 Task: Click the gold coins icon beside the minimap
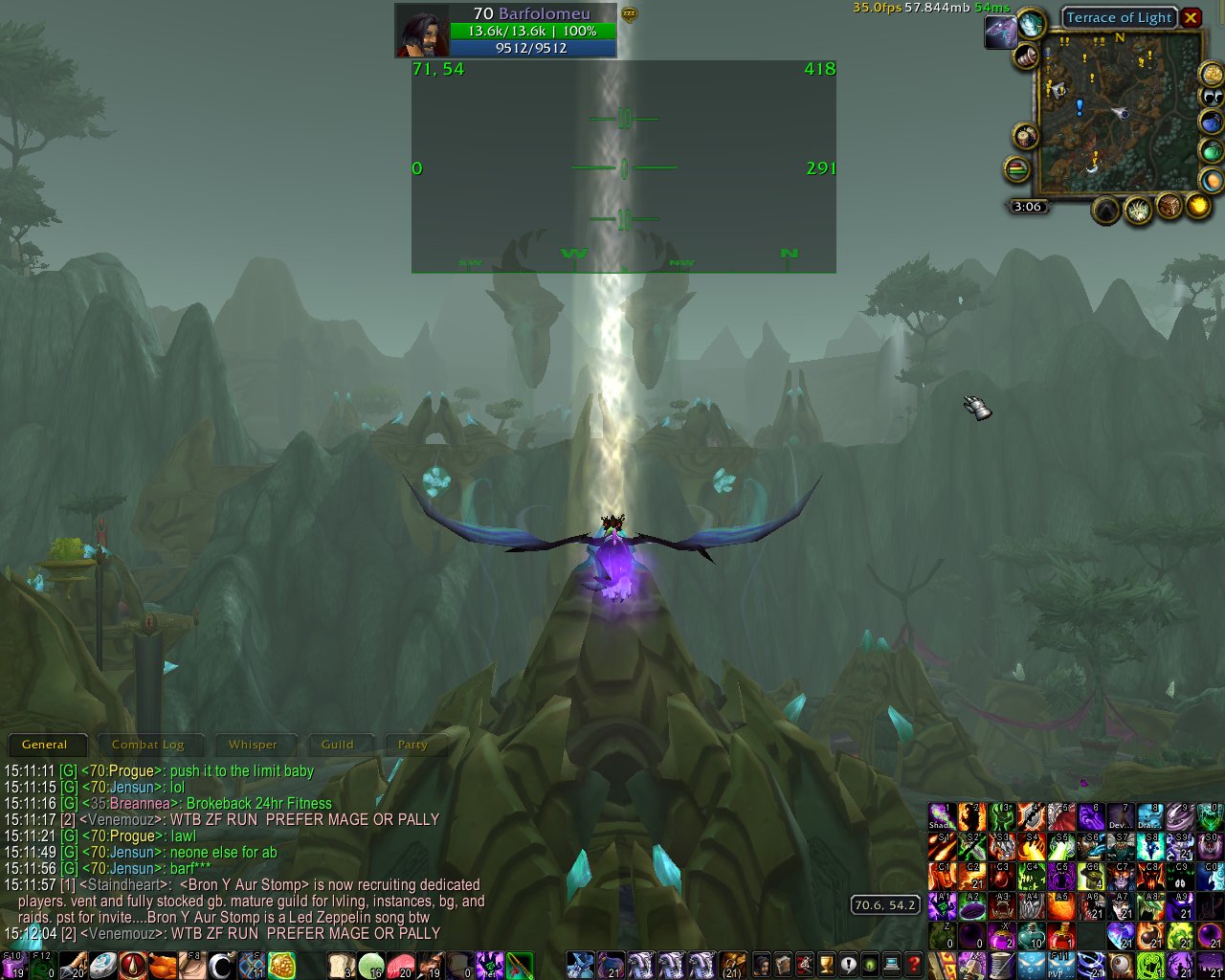[1211, 75]
